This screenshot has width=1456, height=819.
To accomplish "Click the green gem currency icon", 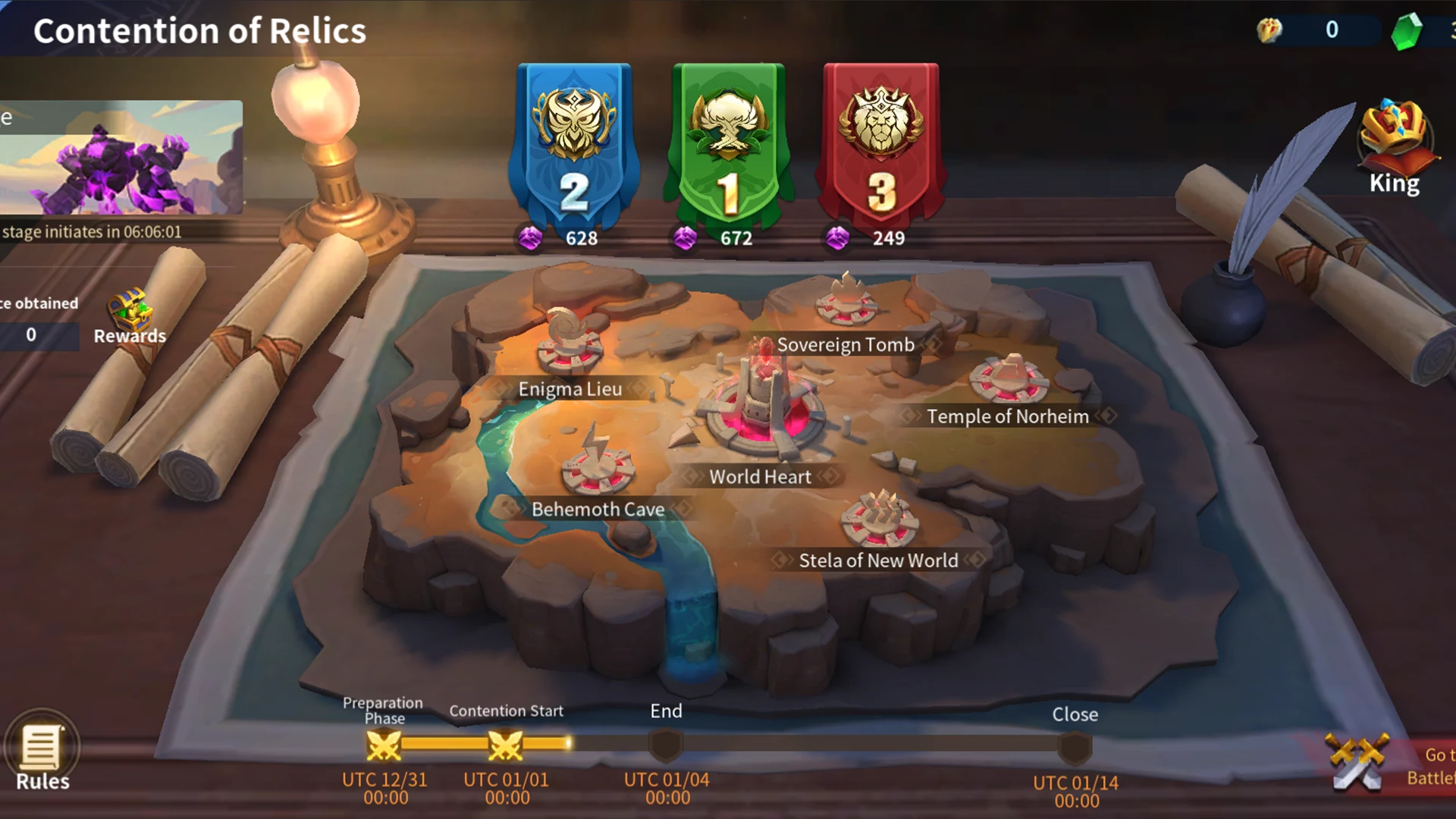I will (1407, 31).
